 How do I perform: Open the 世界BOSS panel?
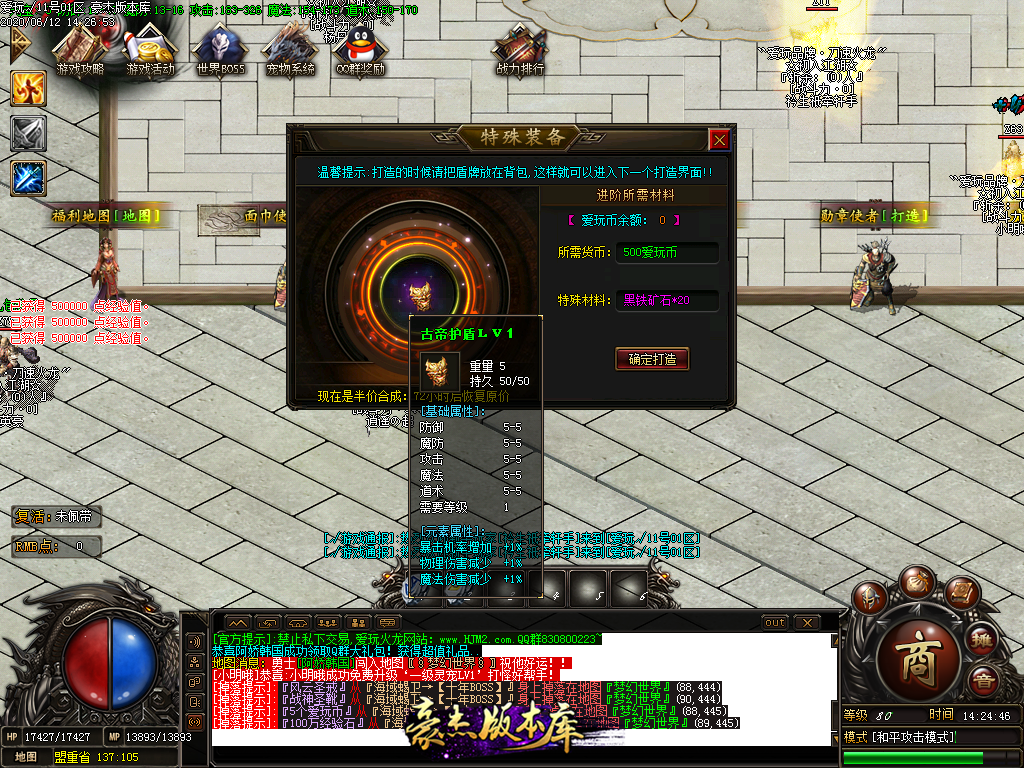click(220, 50)
